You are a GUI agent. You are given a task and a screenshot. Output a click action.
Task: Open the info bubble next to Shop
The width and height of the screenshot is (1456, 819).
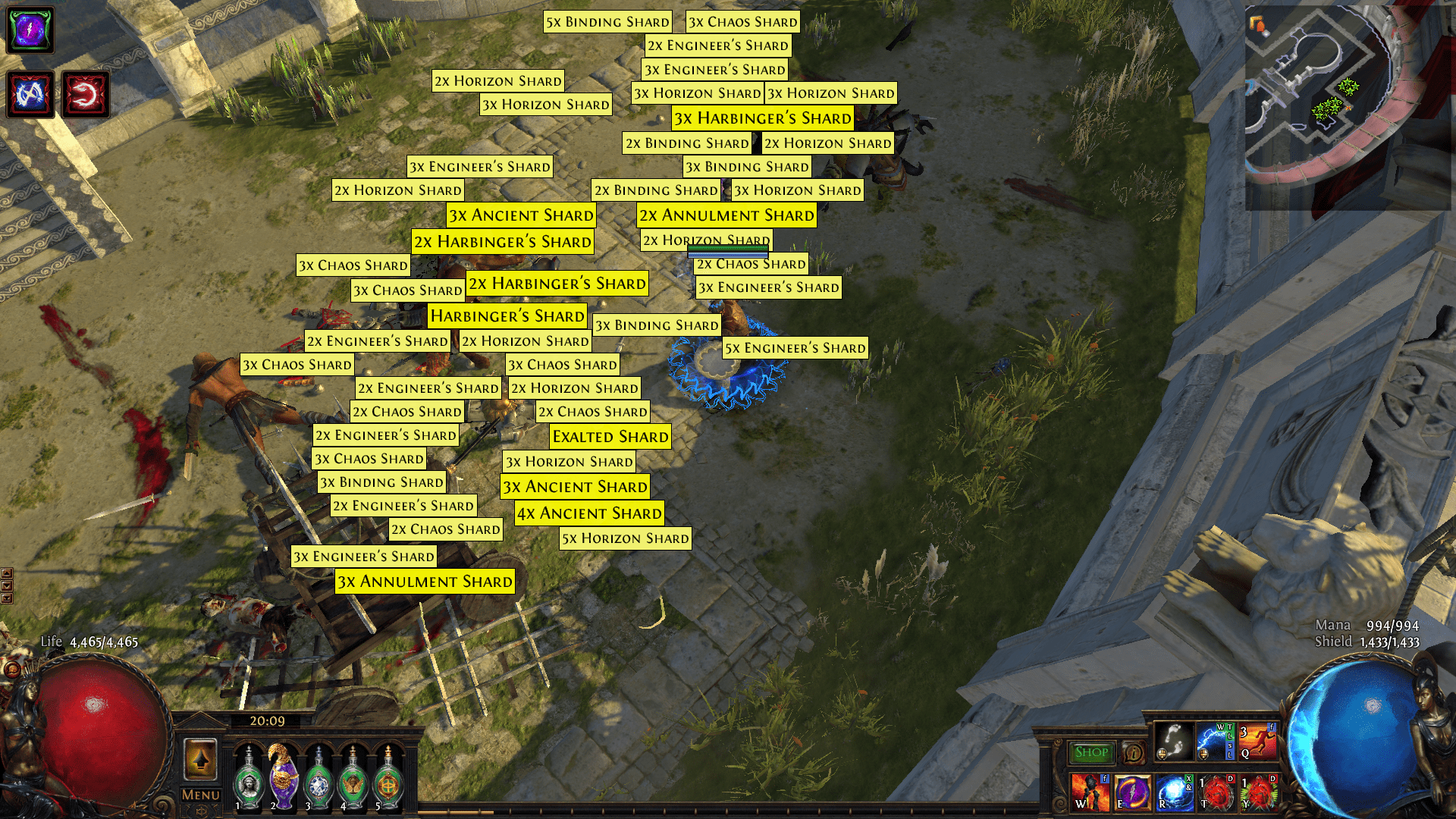[1133, 753]
